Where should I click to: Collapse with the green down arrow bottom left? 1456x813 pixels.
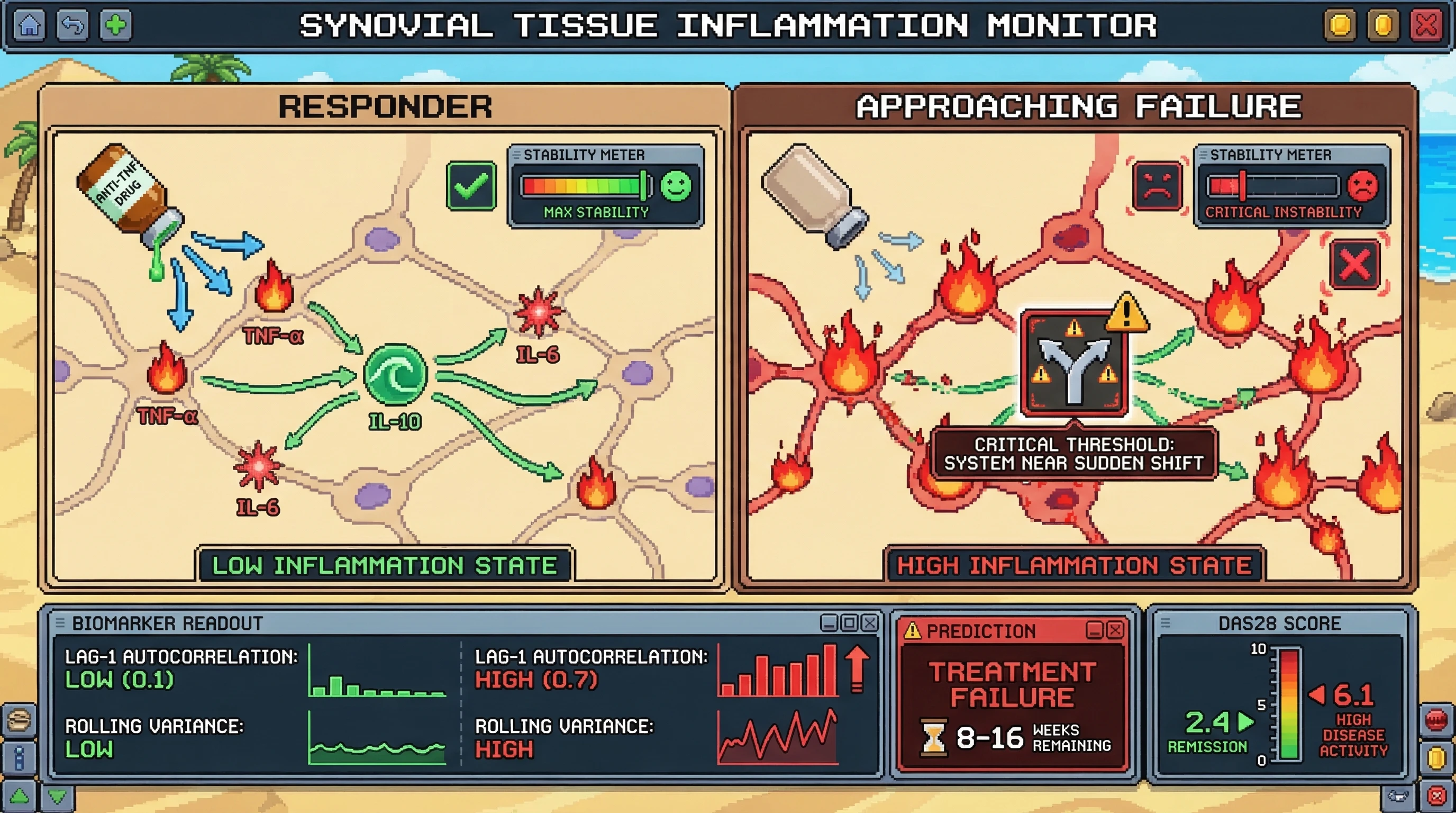[57, 796]
